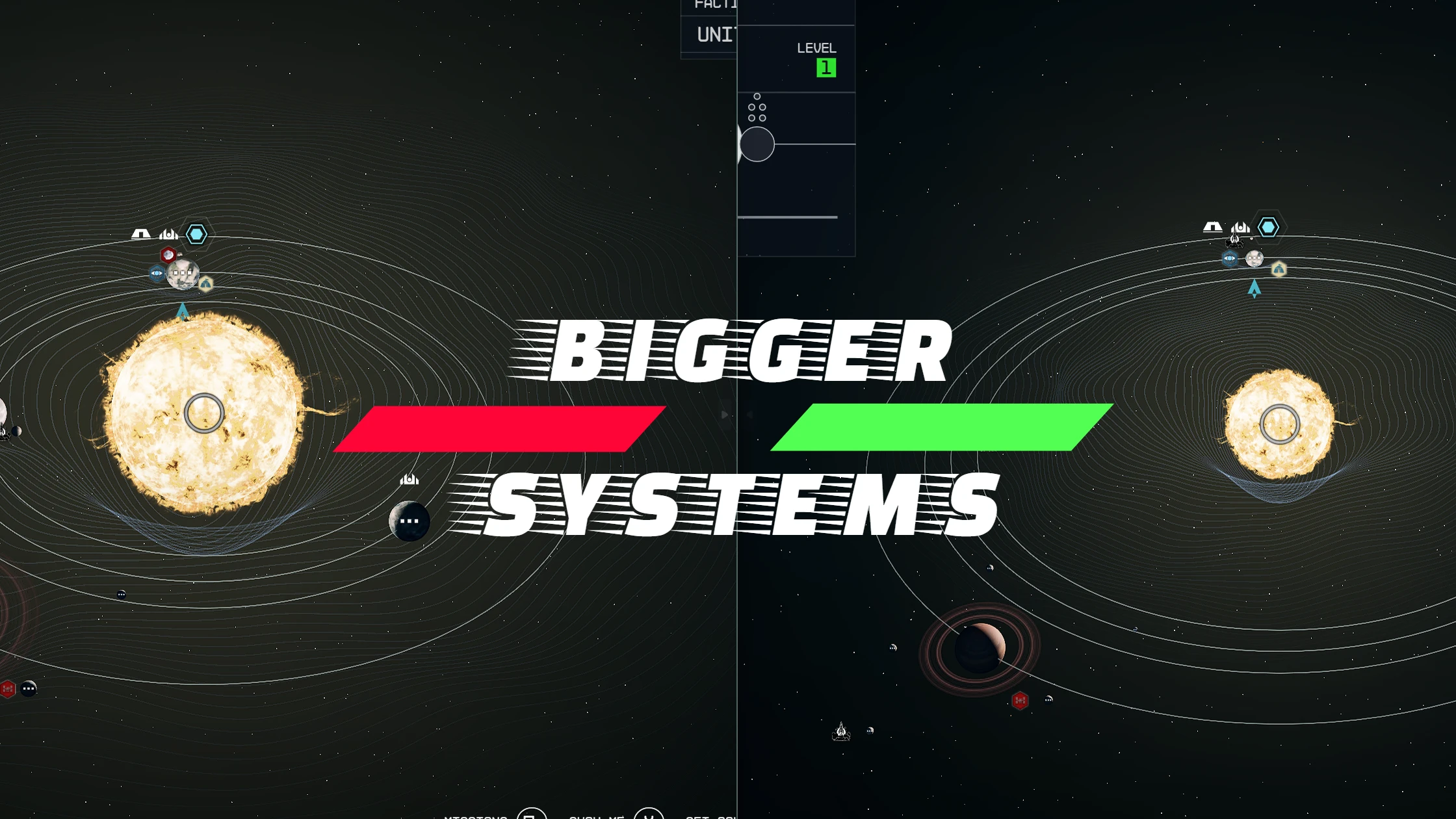Toggle the blue eye scanner icon in the right system
Viewport: 1456px width, 819px height.
click(1230, 258)
